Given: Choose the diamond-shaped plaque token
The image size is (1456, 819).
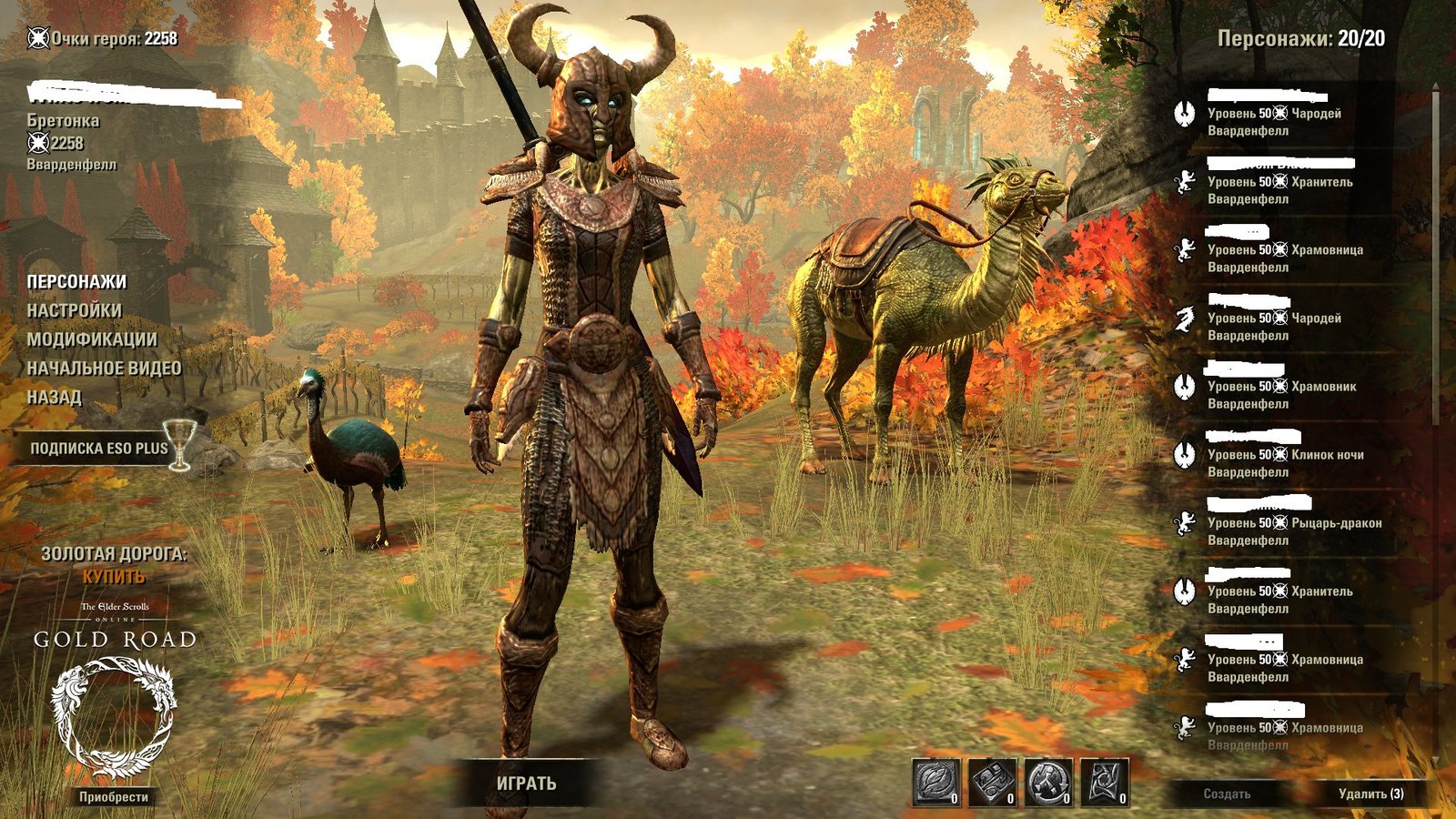Looking at the screenshot, I should pos(992,783).
